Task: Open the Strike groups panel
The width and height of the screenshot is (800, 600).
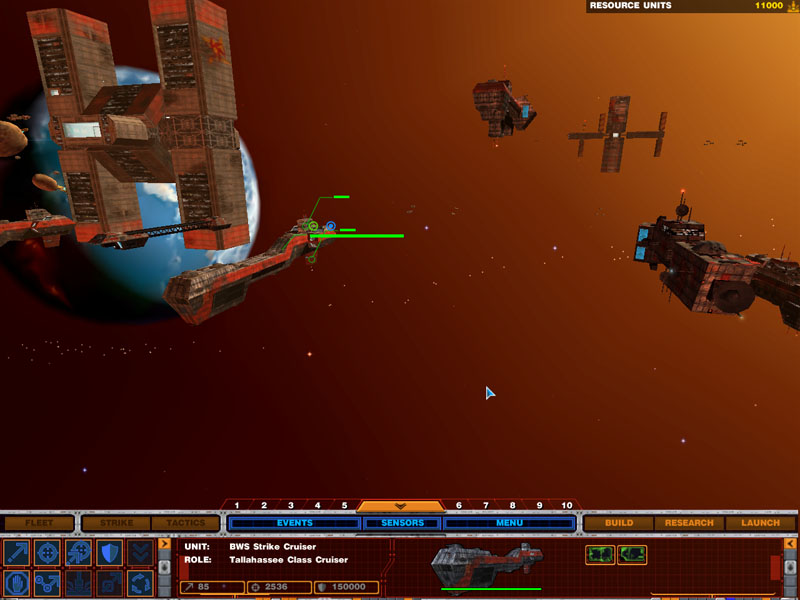Action: point(114,523)
